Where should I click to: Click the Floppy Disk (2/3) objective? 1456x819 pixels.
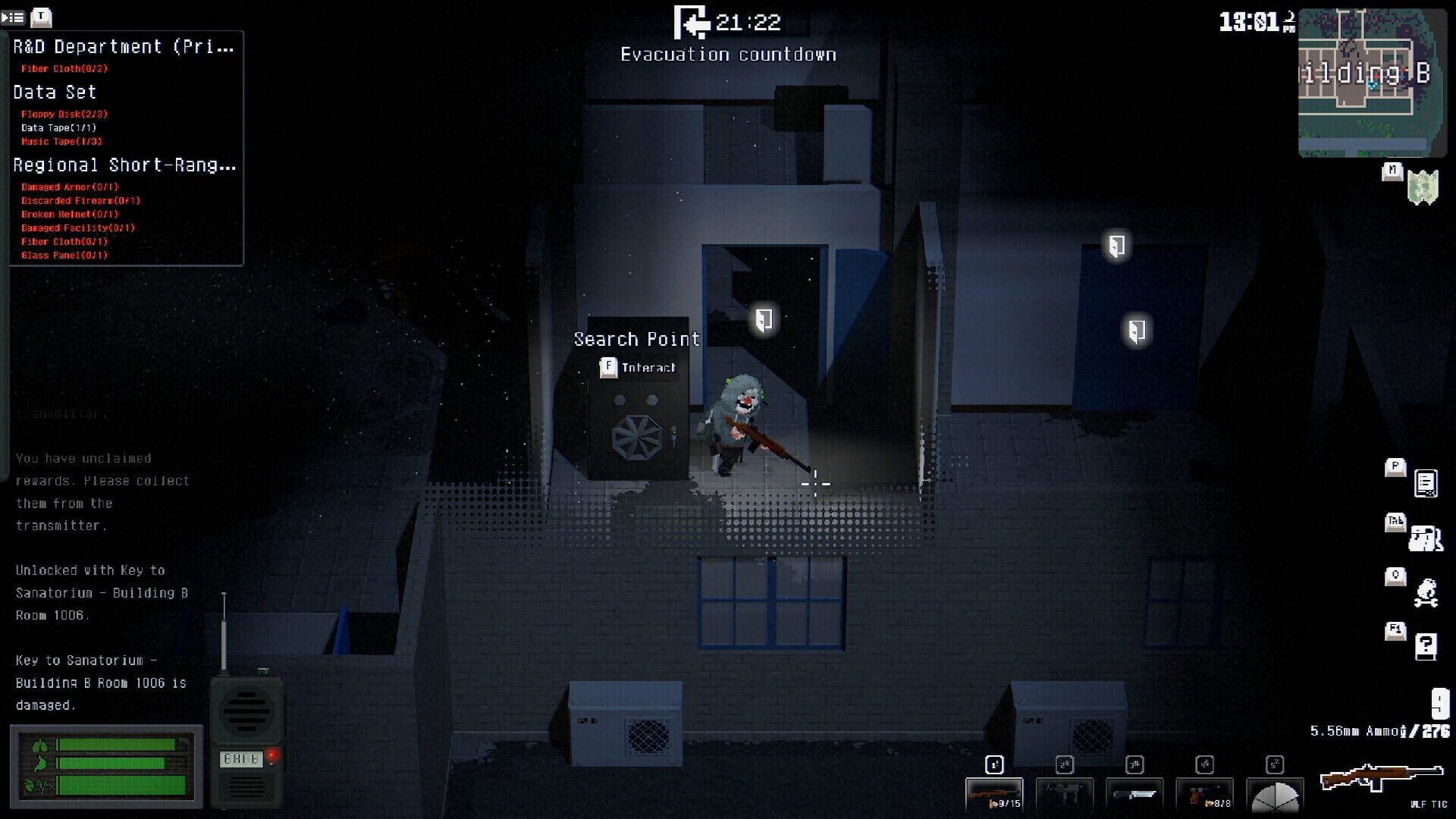(63, 114)
